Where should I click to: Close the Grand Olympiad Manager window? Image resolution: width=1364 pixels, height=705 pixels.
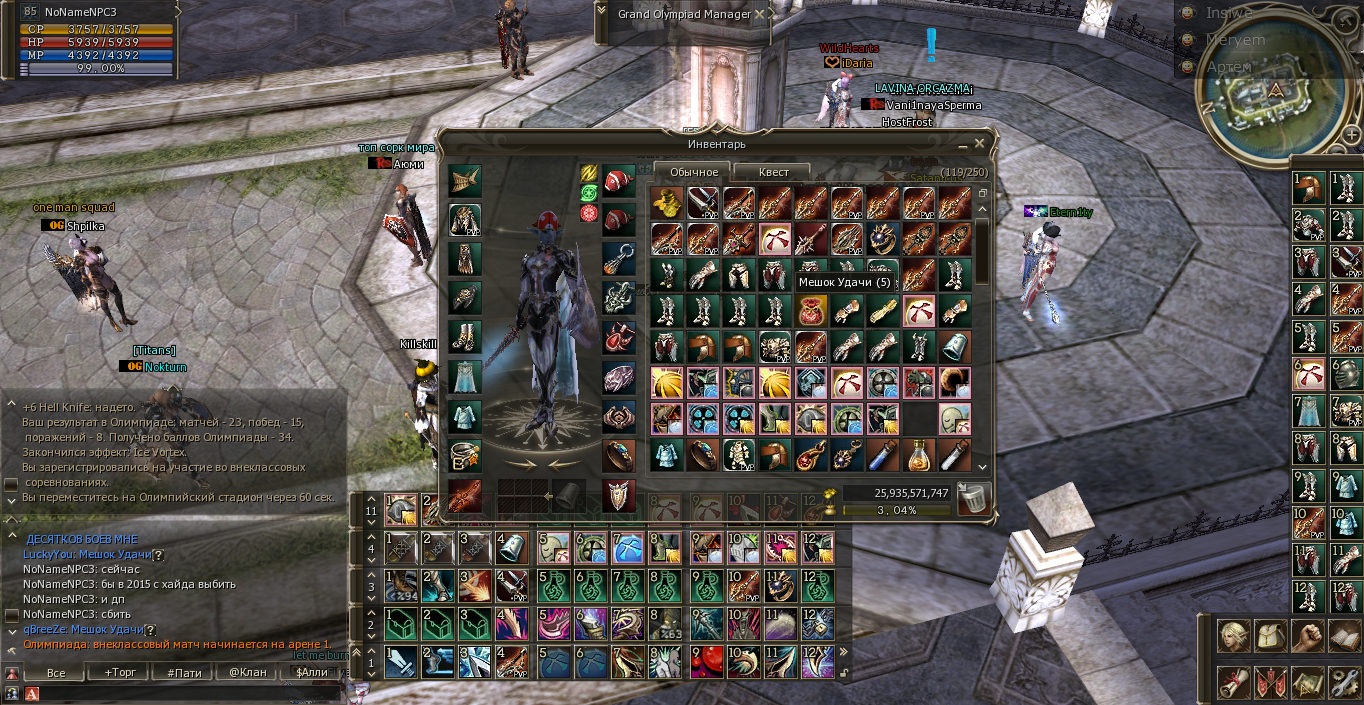pyautogui.click(x=761, y=15)
